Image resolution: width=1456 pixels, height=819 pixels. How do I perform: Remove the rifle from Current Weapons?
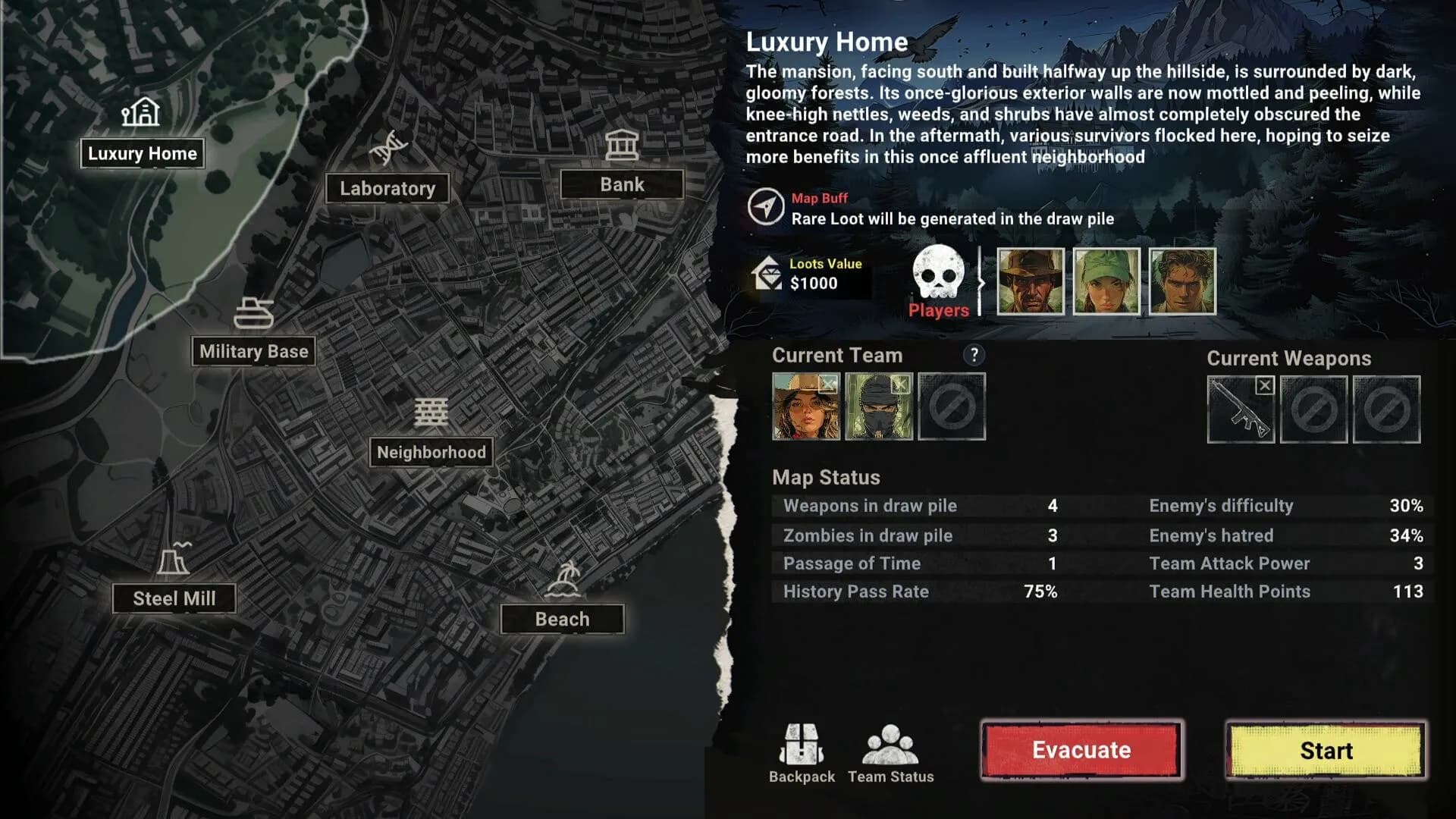pyautogui.click(x=1264, y=385)
